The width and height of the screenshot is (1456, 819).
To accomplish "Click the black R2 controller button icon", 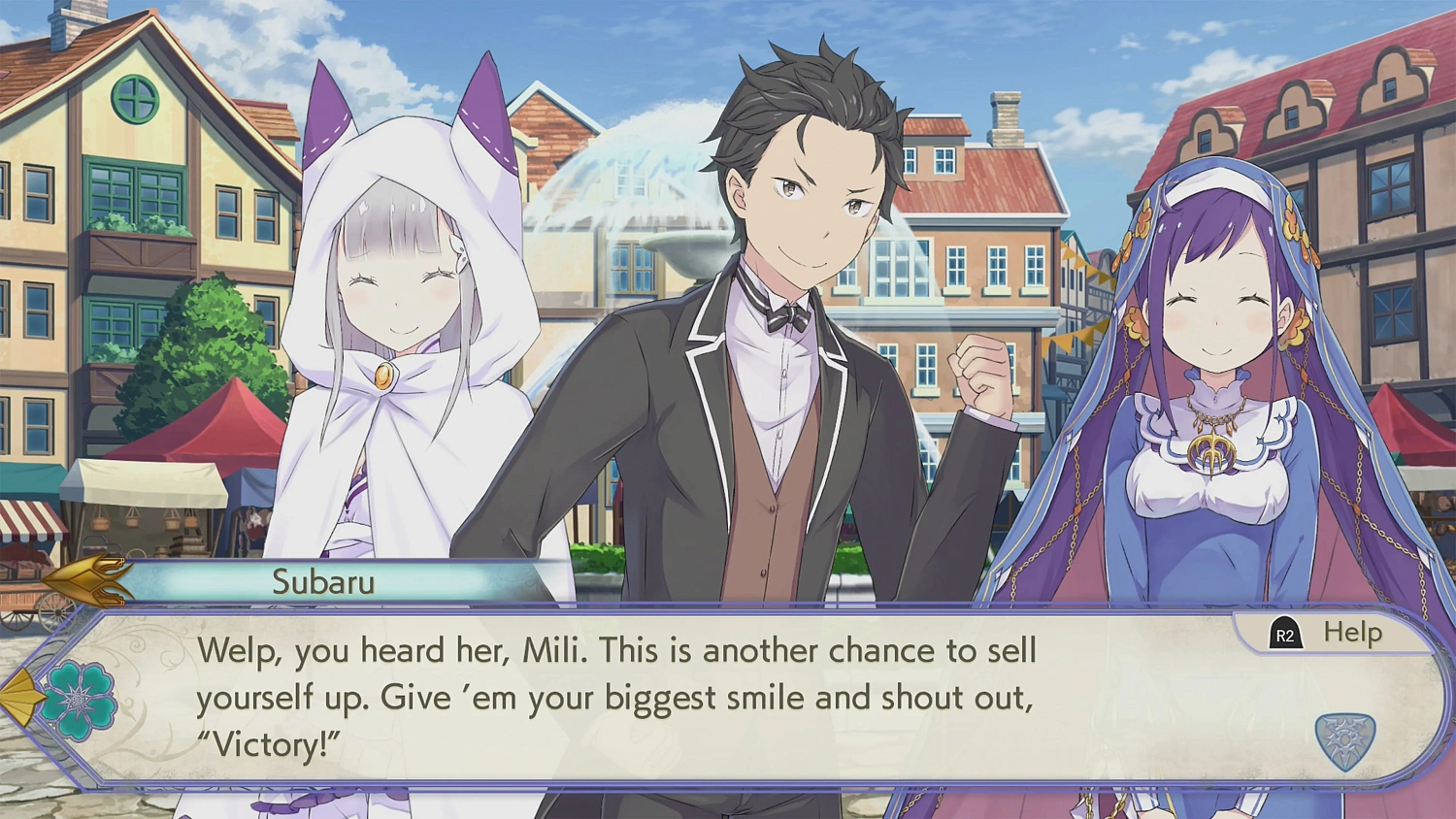I will click(x=1287, y=634).
